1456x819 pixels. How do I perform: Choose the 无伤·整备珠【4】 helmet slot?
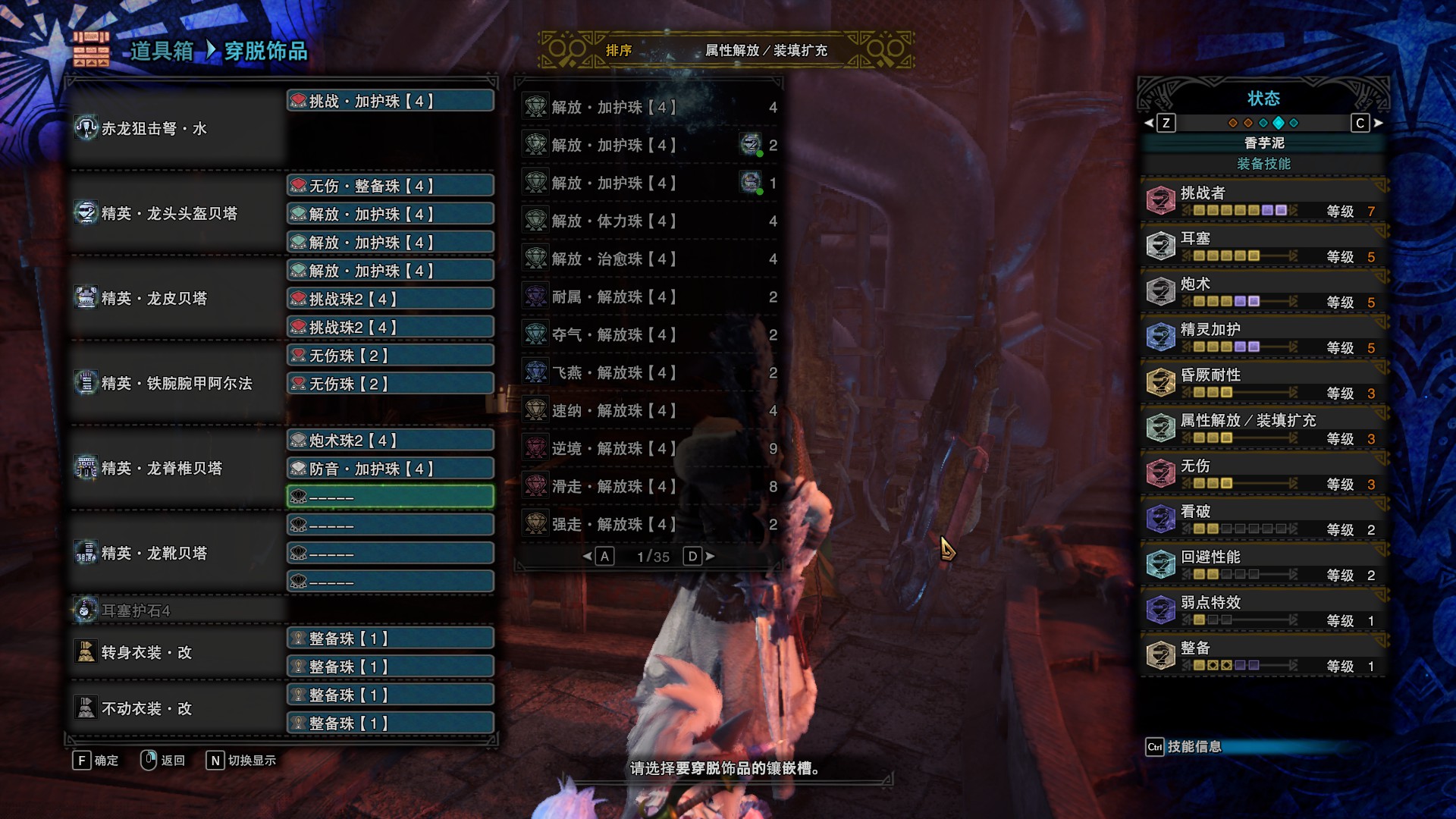pos(391,186)
